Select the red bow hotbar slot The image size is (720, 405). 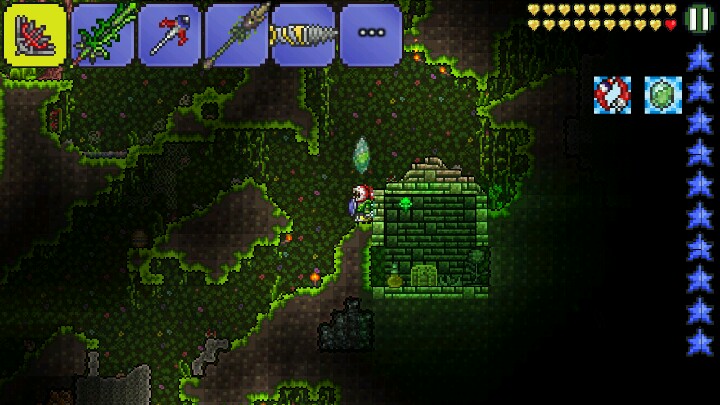pyautogui.click(x=34, y=34)
